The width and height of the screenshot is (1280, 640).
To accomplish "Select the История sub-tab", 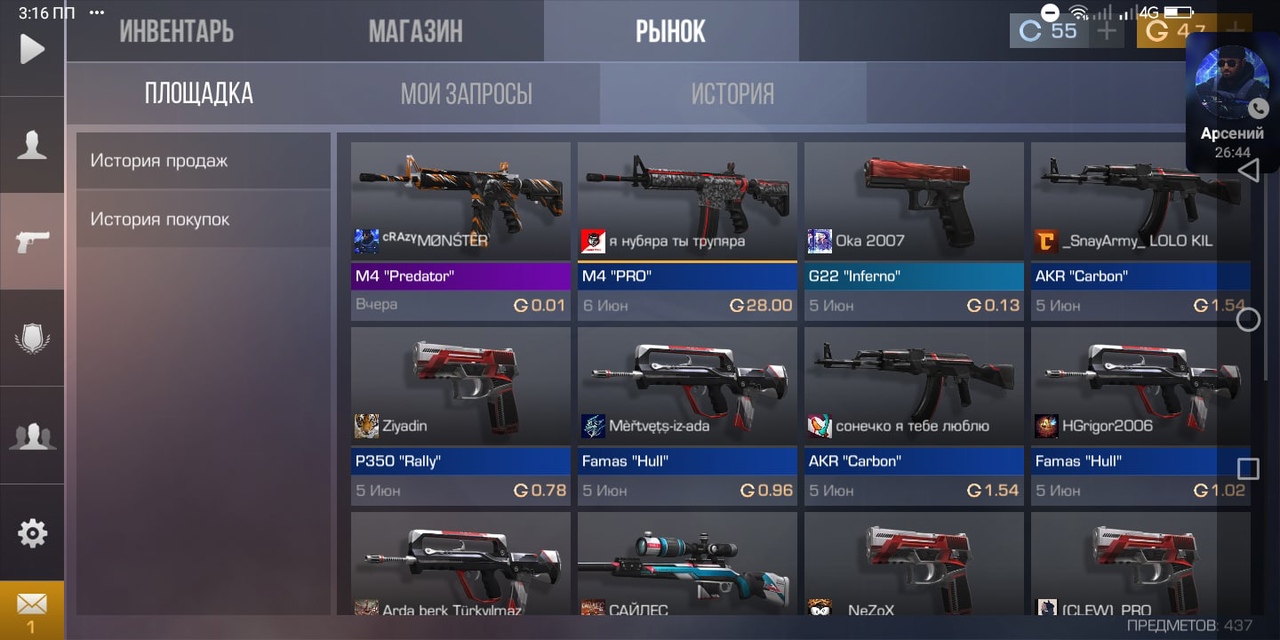I will tap(733, 94).
